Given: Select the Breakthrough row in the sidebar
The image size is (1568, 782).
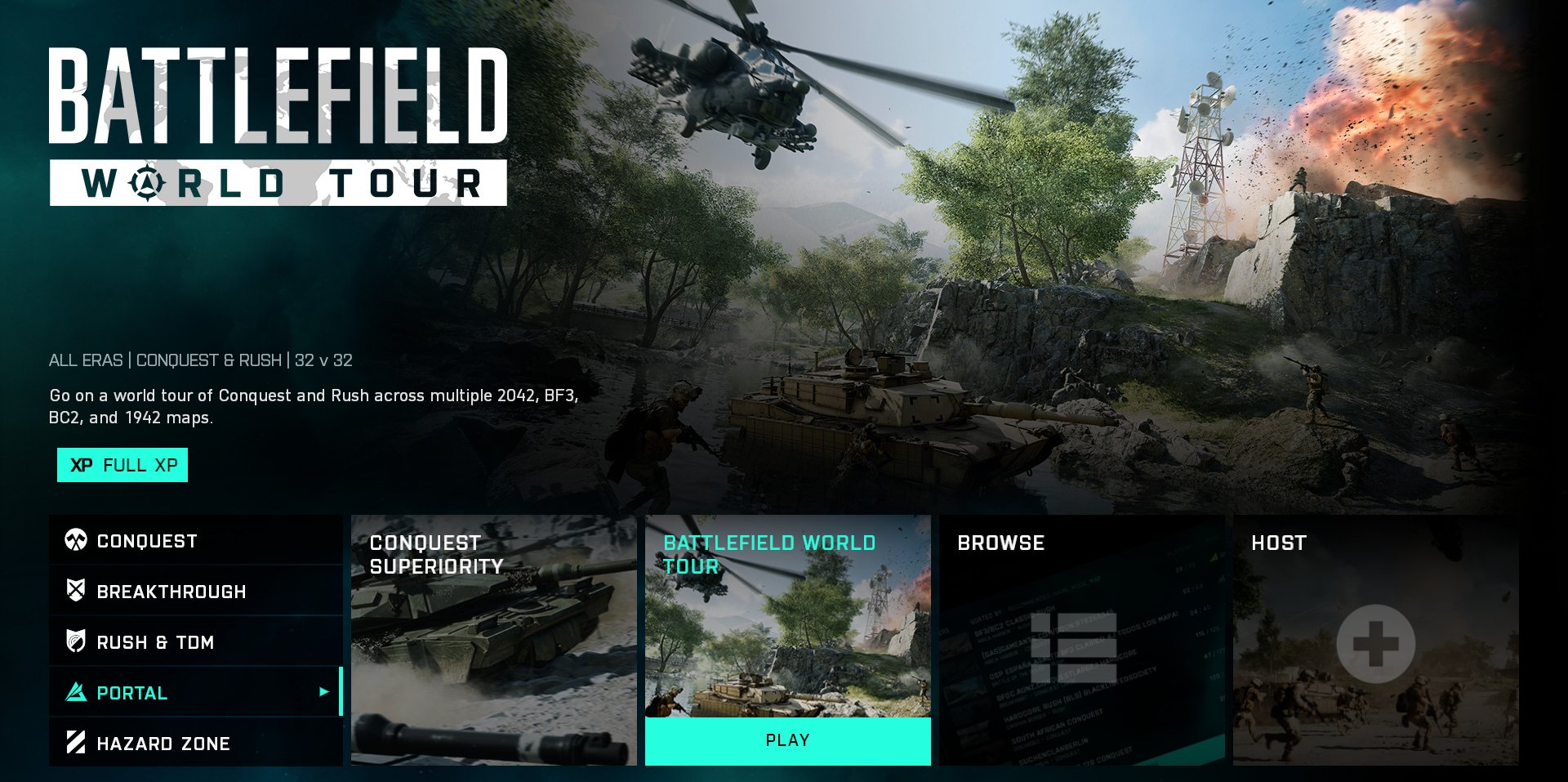Looking at the screenshot, I should 171,591.
